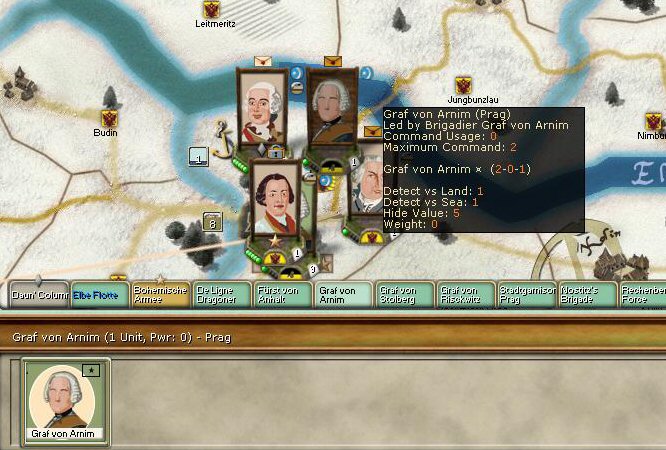The image size is (666, 450).
Task: Choose the De Ligne Dragoner tab
Action: click(x=220, y=294)
